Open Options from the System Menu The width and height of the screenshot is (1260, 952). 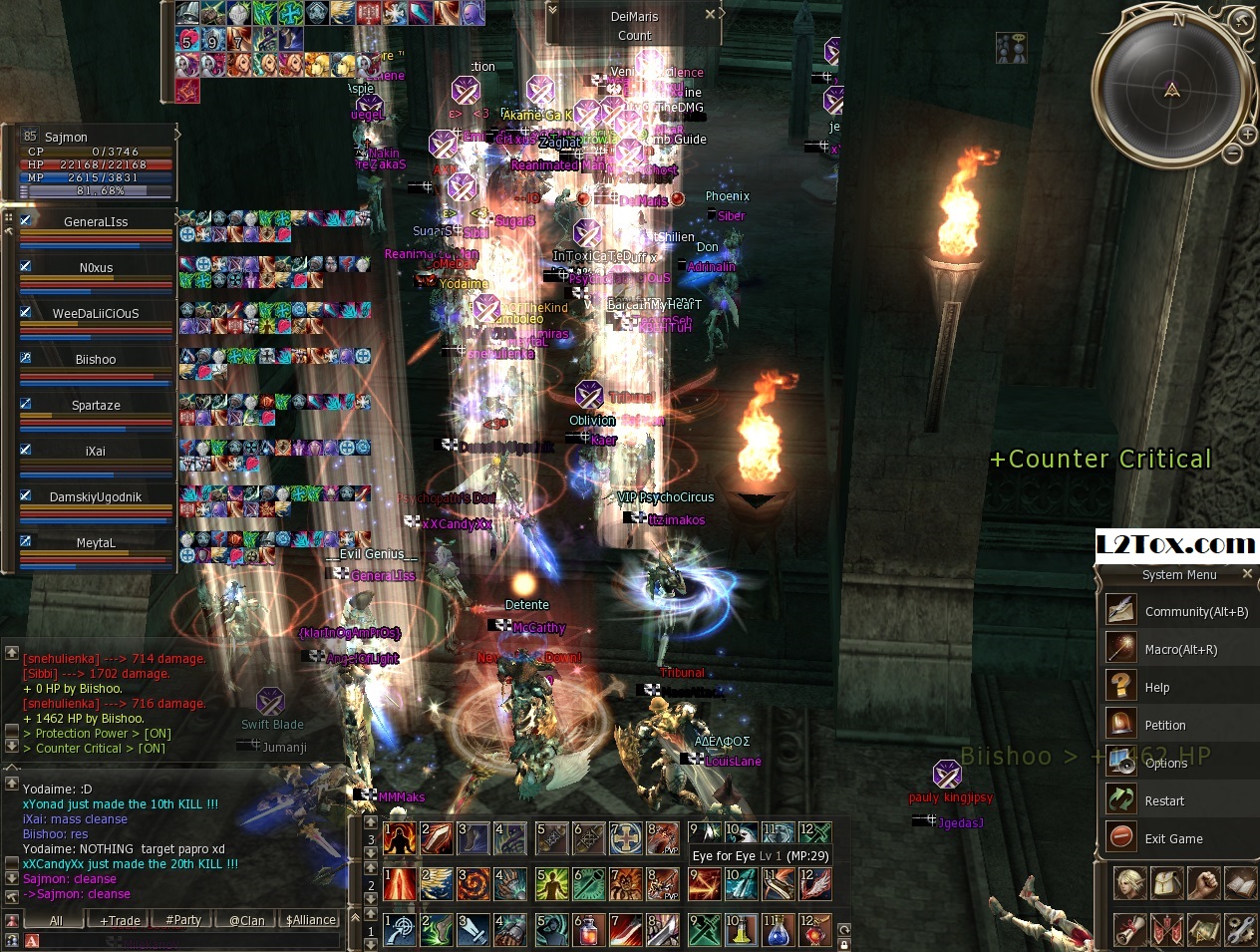pyautogui.click(x=1165, y=763)
